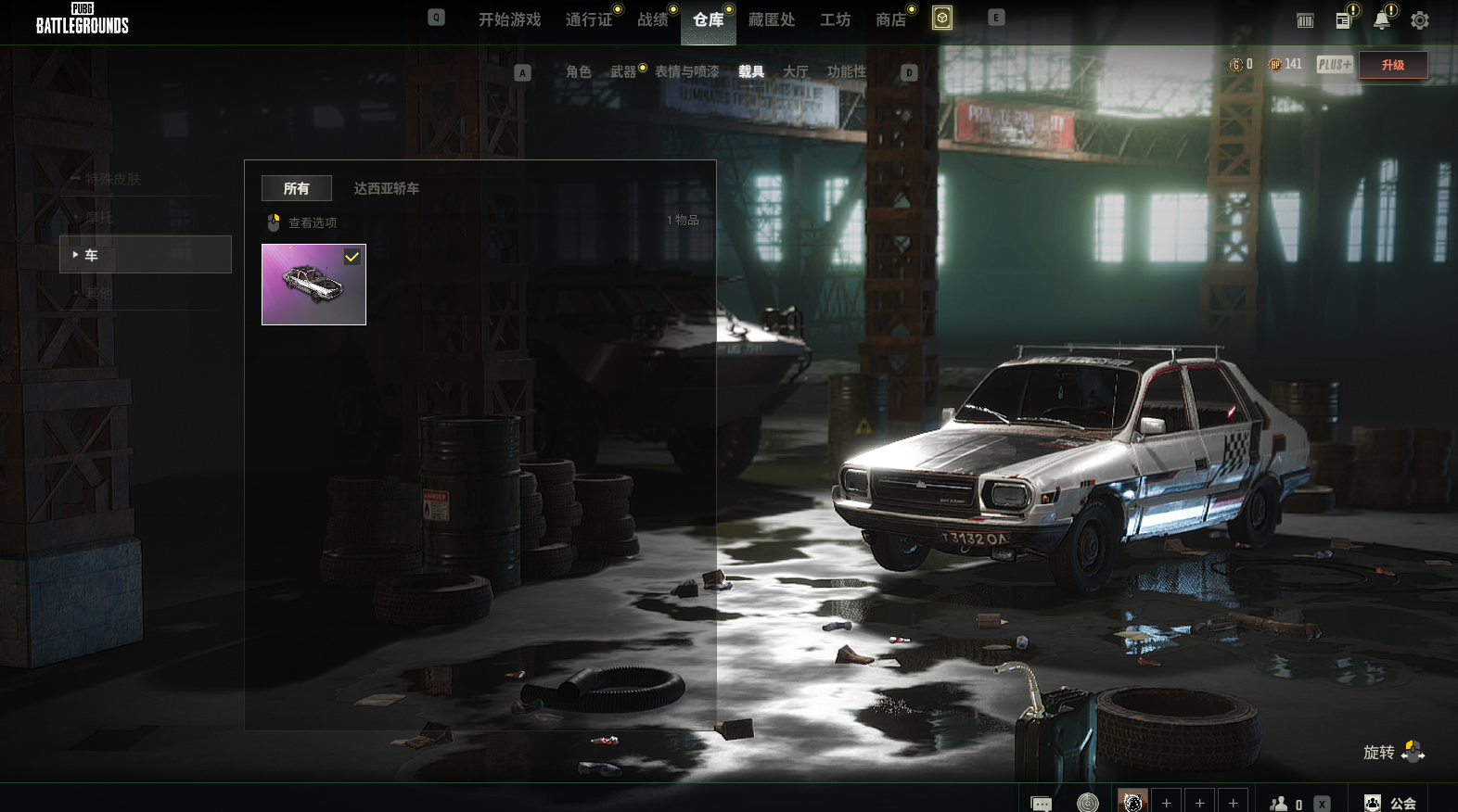Select the 大厅 lobby sub-tab
1458x812 pixels.
click(x=795, y=71)
